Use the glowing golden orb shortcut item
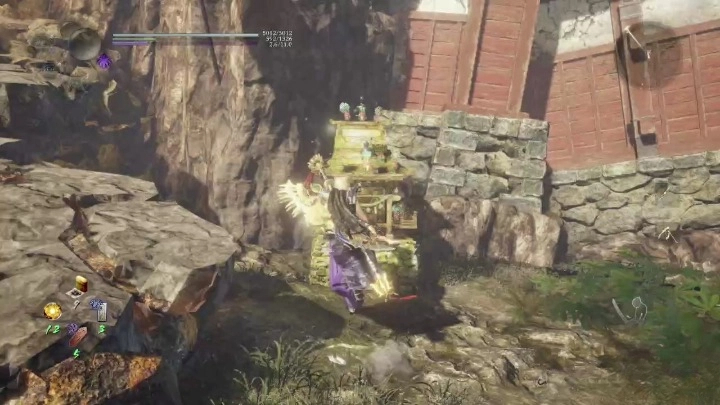The width and height of the screenshot is (720, 405). tap(52, 310)
